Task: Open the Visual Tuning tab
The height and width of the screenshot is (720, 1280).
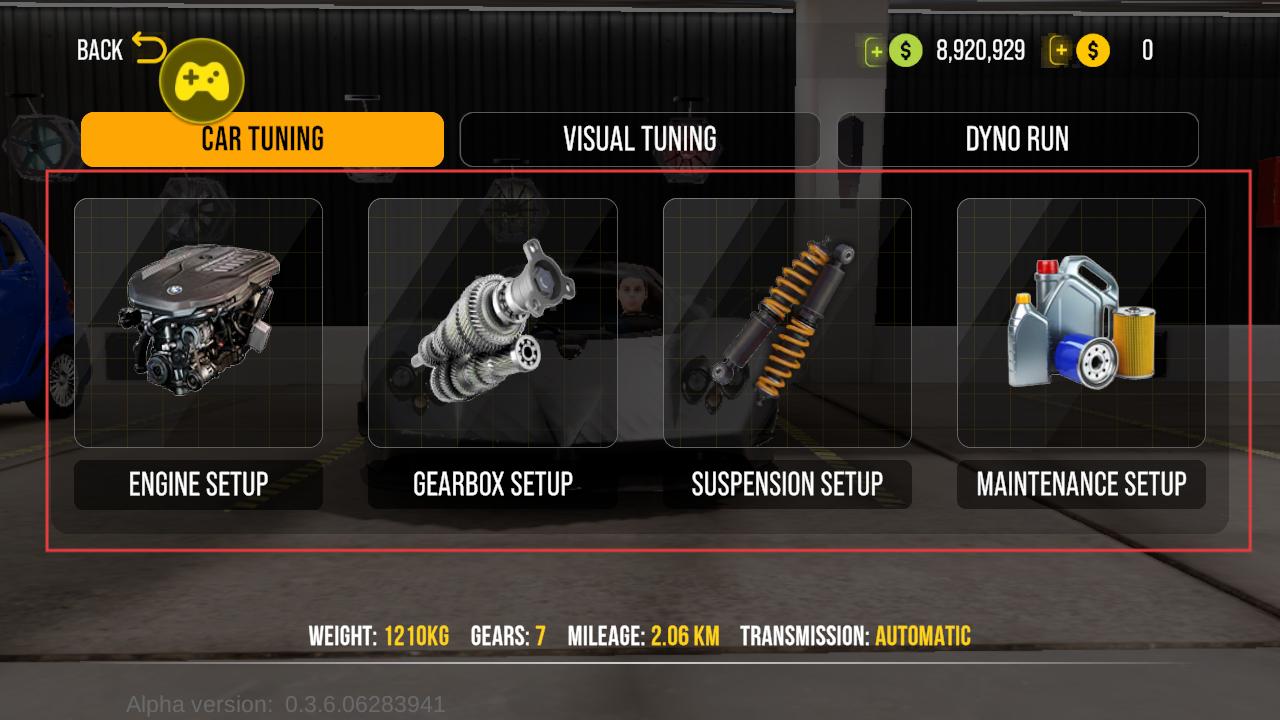Action: pos(640,139)
